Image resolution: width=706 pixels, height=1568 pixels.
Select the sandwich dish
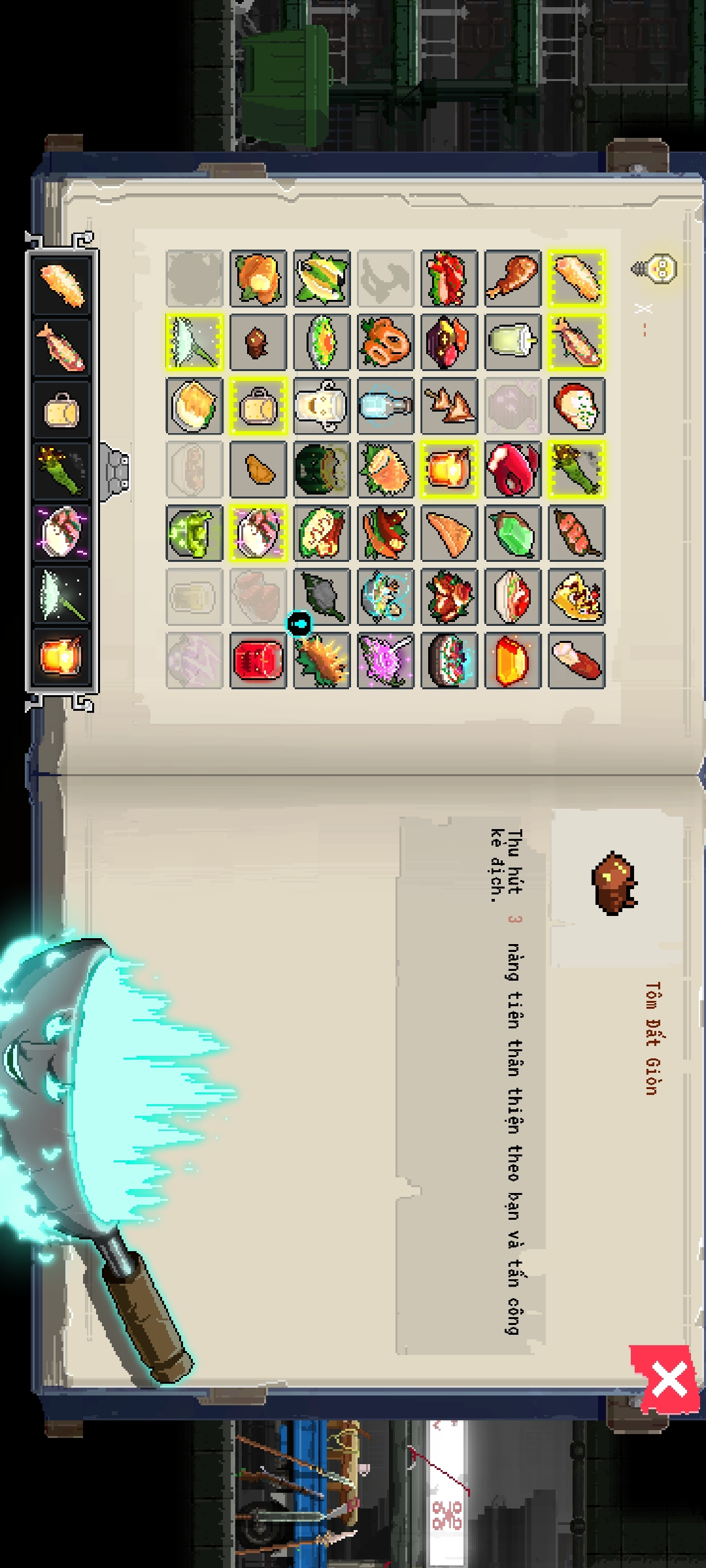(x=513, y=596)
